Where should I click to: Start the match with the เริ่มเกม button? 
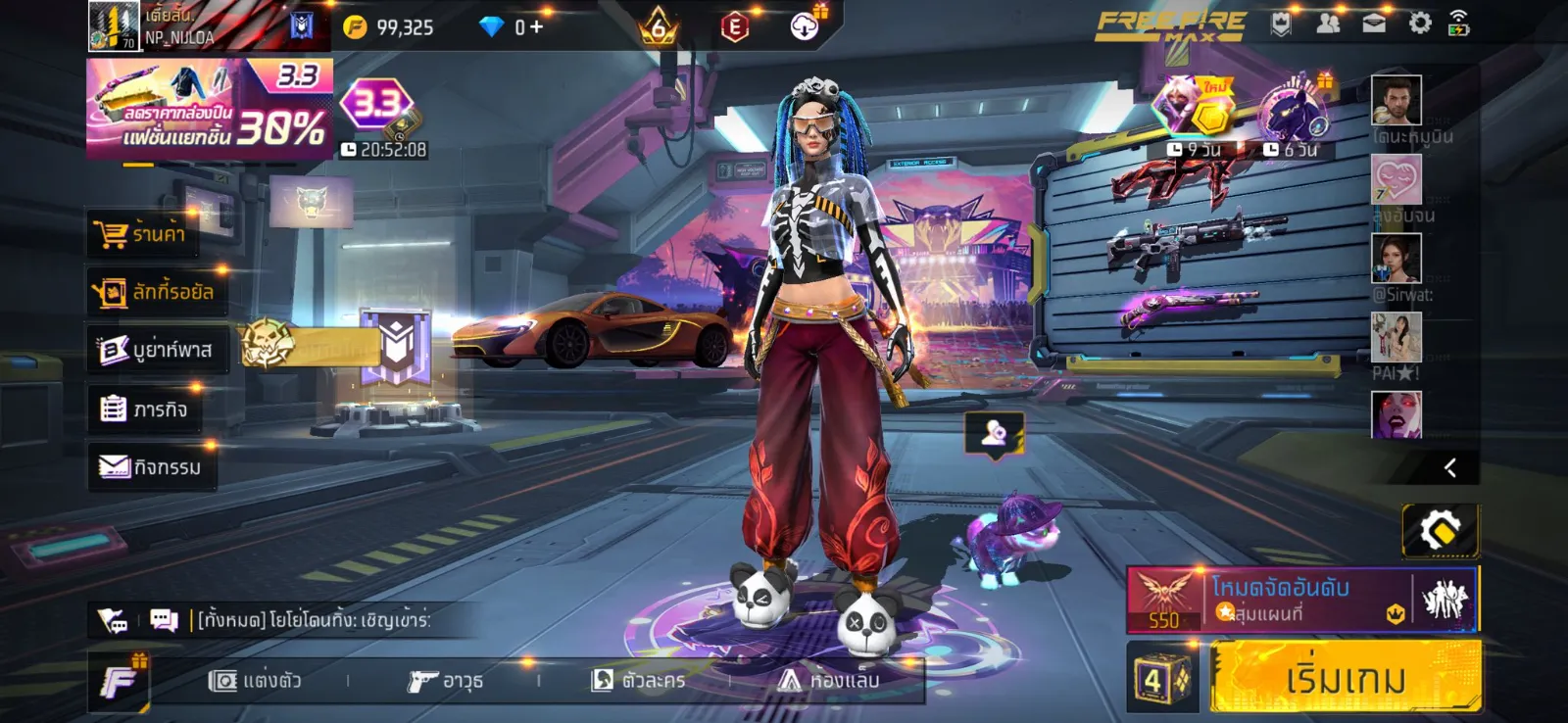1345,677
